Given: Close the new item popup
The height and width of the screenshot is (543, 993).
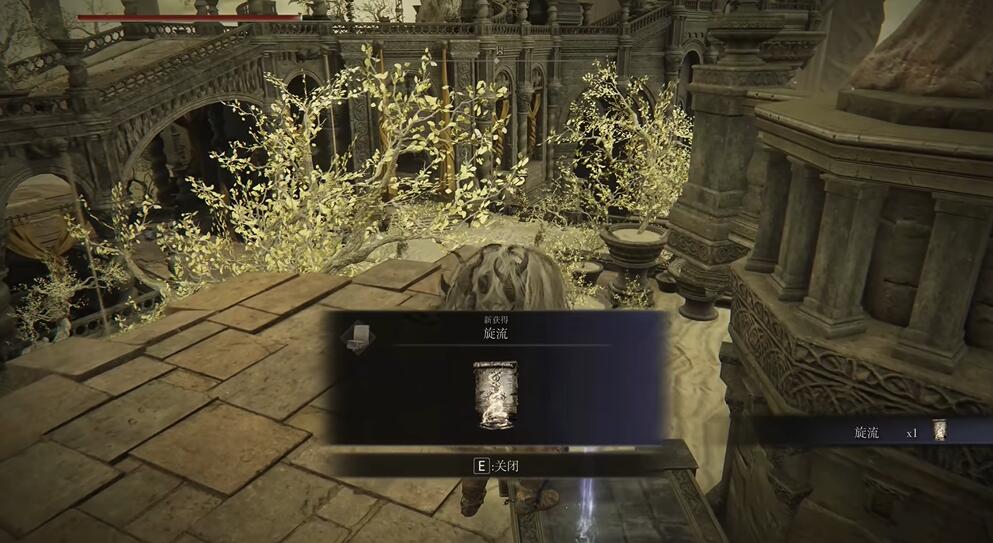Looking at the screenshot, I should [x=497, y=465].
